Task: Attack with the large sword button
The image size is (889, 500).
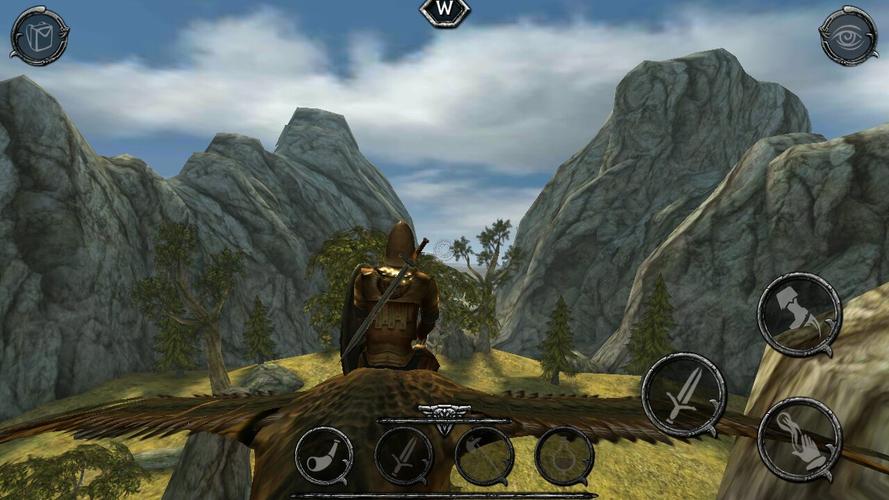Action: coord(684,394)
